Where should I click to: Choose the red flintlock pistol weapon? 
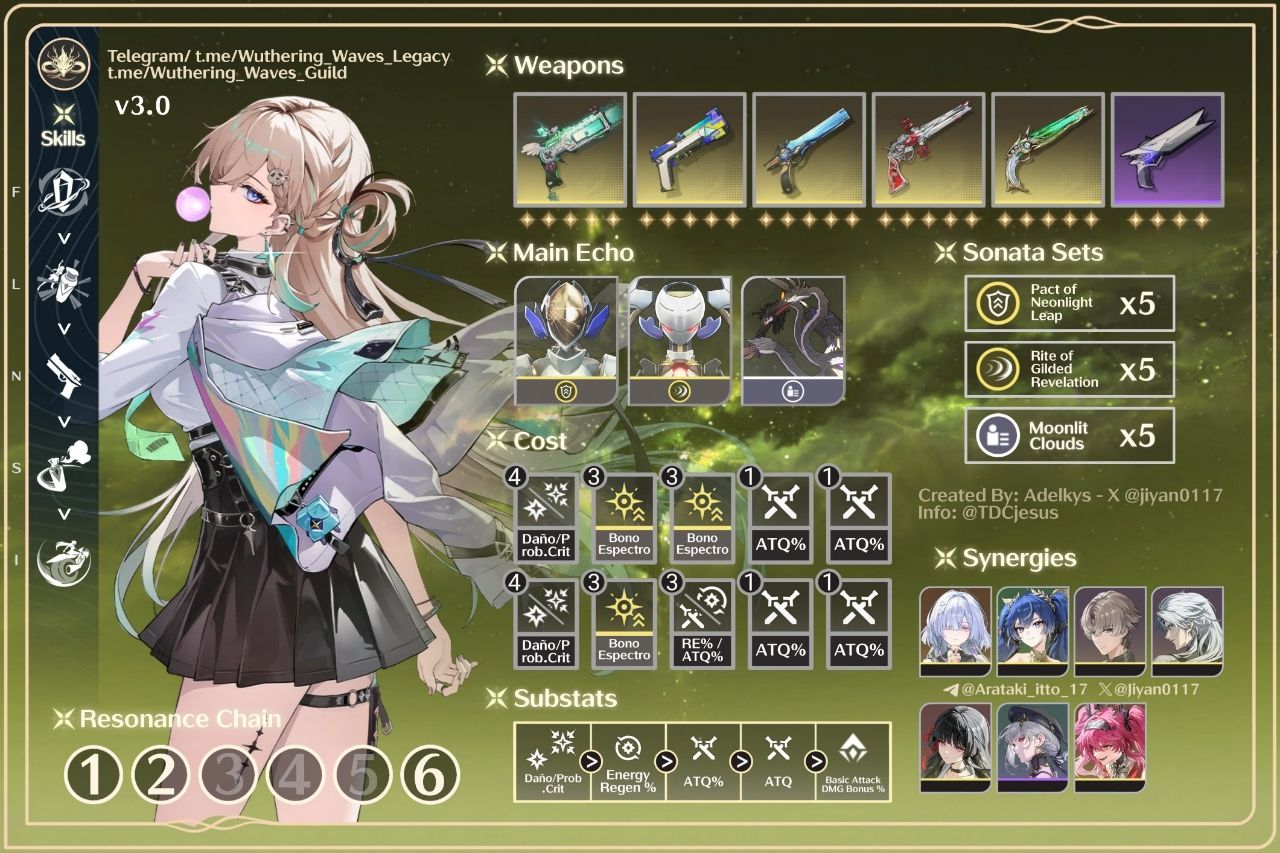928,150
